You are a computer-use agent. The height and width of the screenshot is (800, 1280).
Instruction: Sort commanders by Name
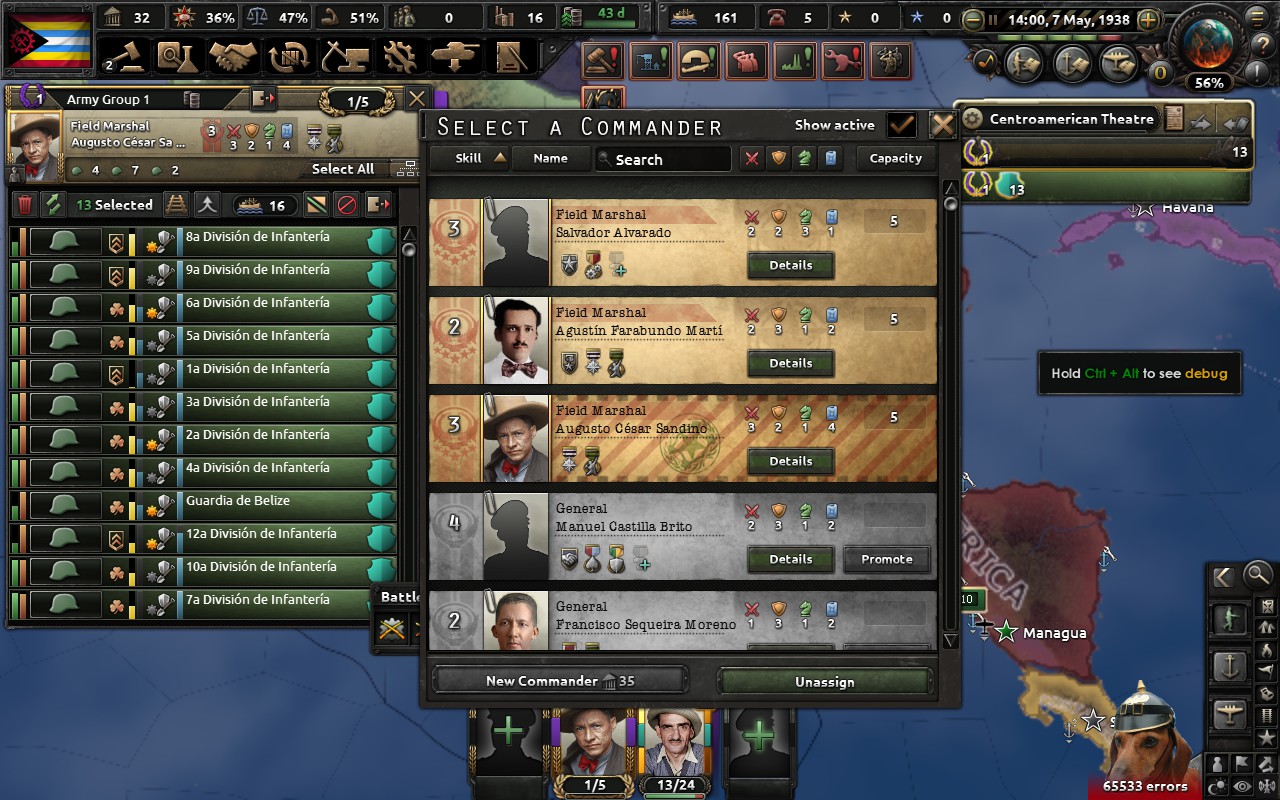(550, 158)
